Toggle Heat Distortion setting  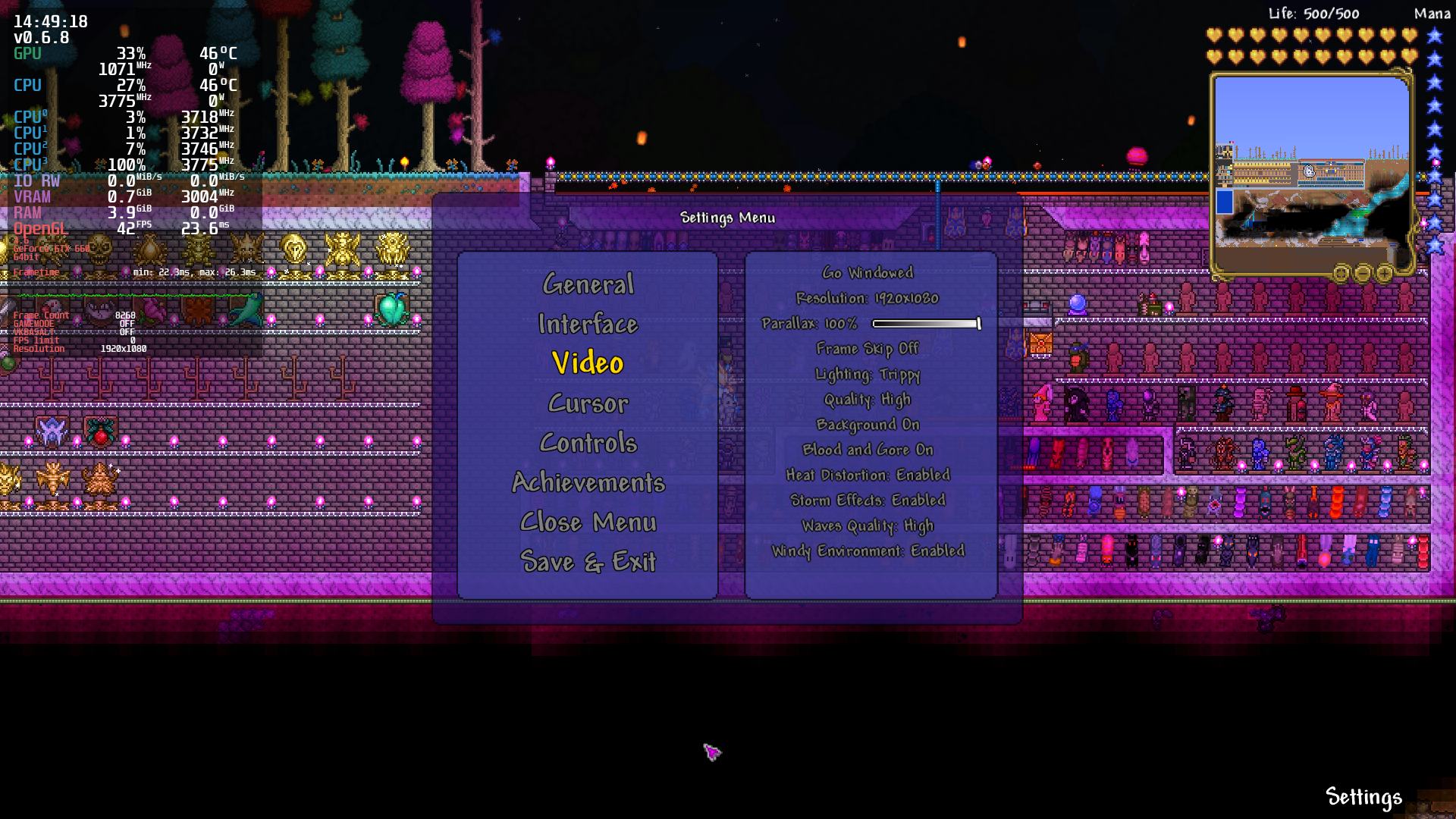pyautogui.click(x=869, y=475)
